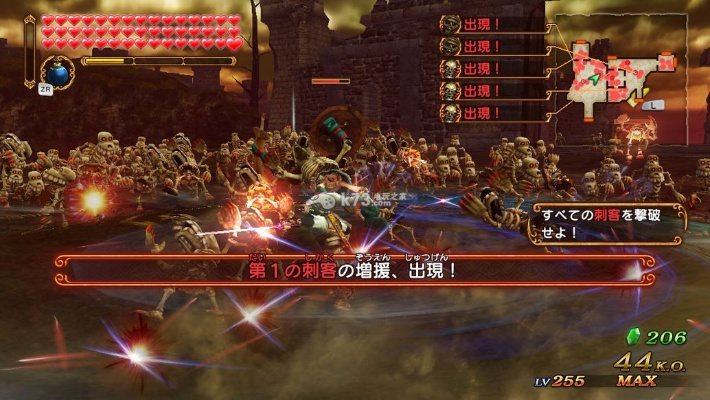The width and height of the screenshot is (710, 400).
Task: Select the bomb item icon
Action: [x=56, y=73]
